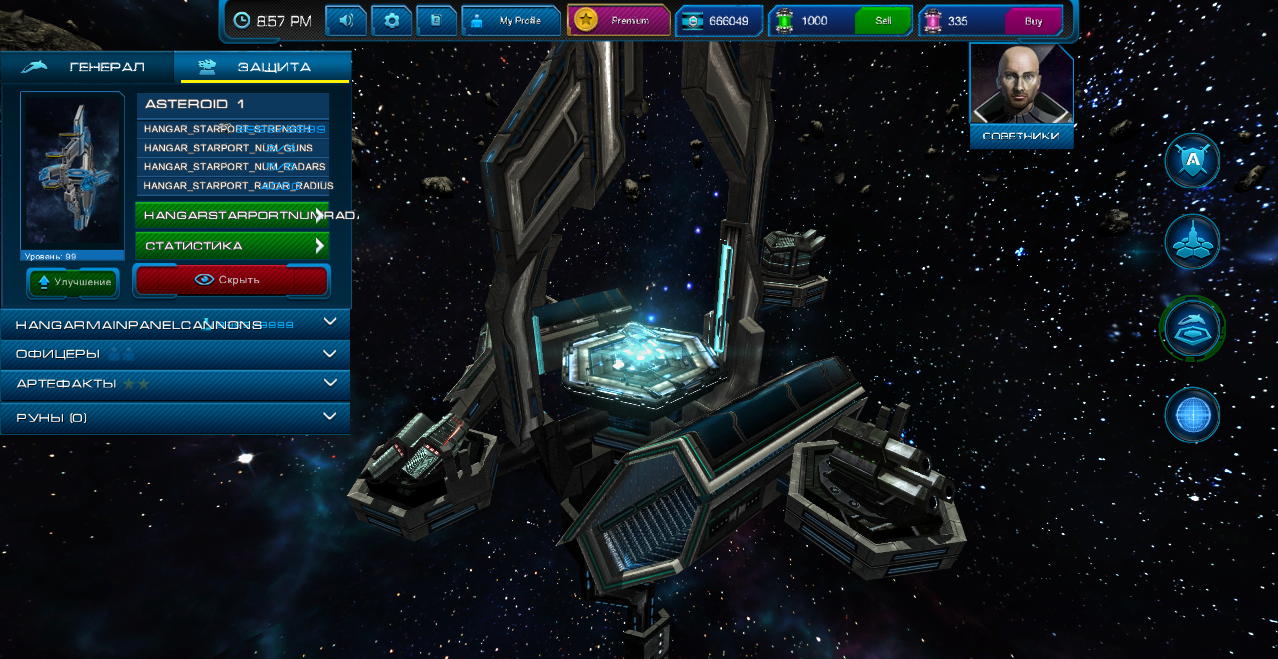
Task: Open My Profile
Action: tap(510, 20)
